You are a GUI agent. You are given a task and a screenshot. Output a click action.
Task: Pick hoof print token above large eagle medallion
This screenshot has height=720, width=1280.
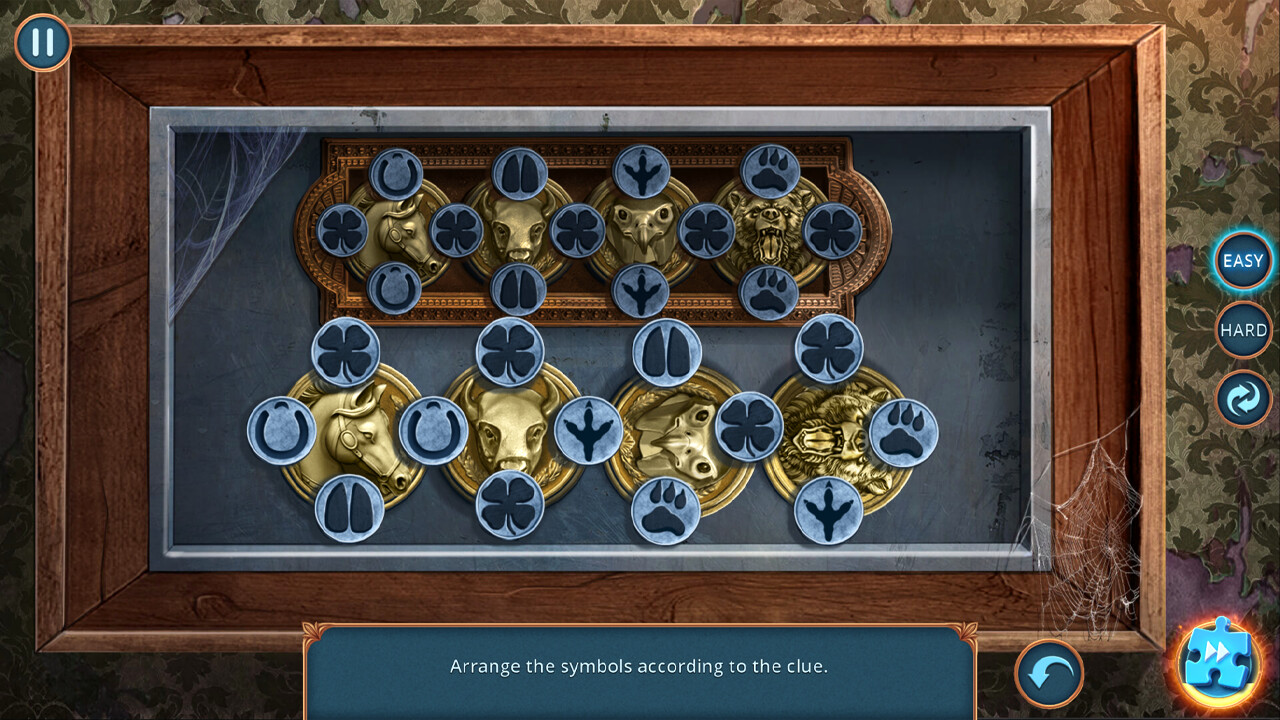point(667,353)
